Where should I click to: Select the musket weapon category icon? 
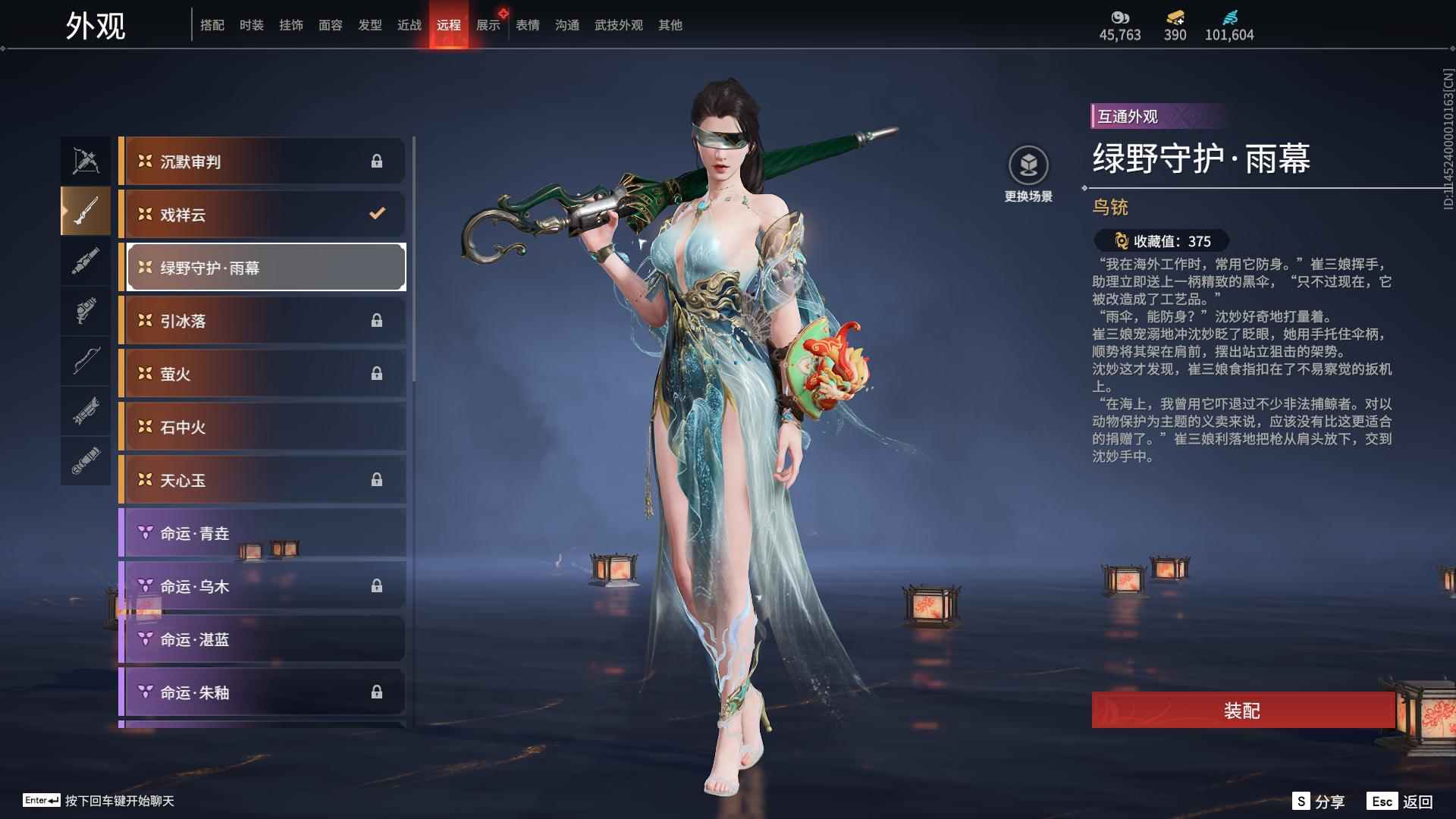86,211
